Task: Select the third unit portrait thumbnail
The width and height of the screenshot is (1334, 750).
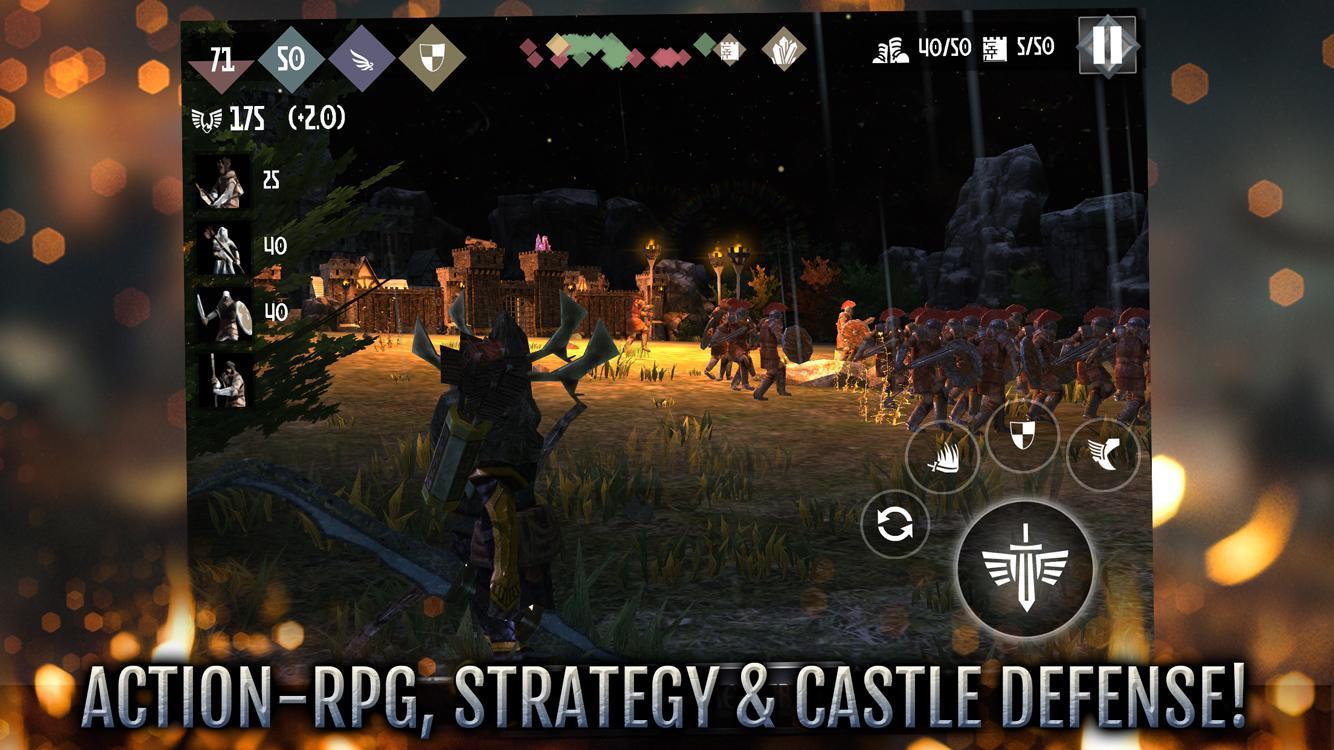Action: click(x=222, y=313)
